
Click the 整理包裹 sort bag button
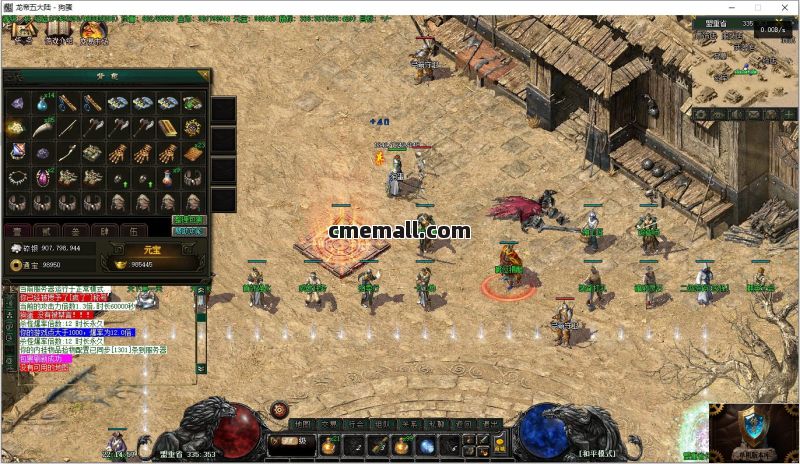coord(187,219)
